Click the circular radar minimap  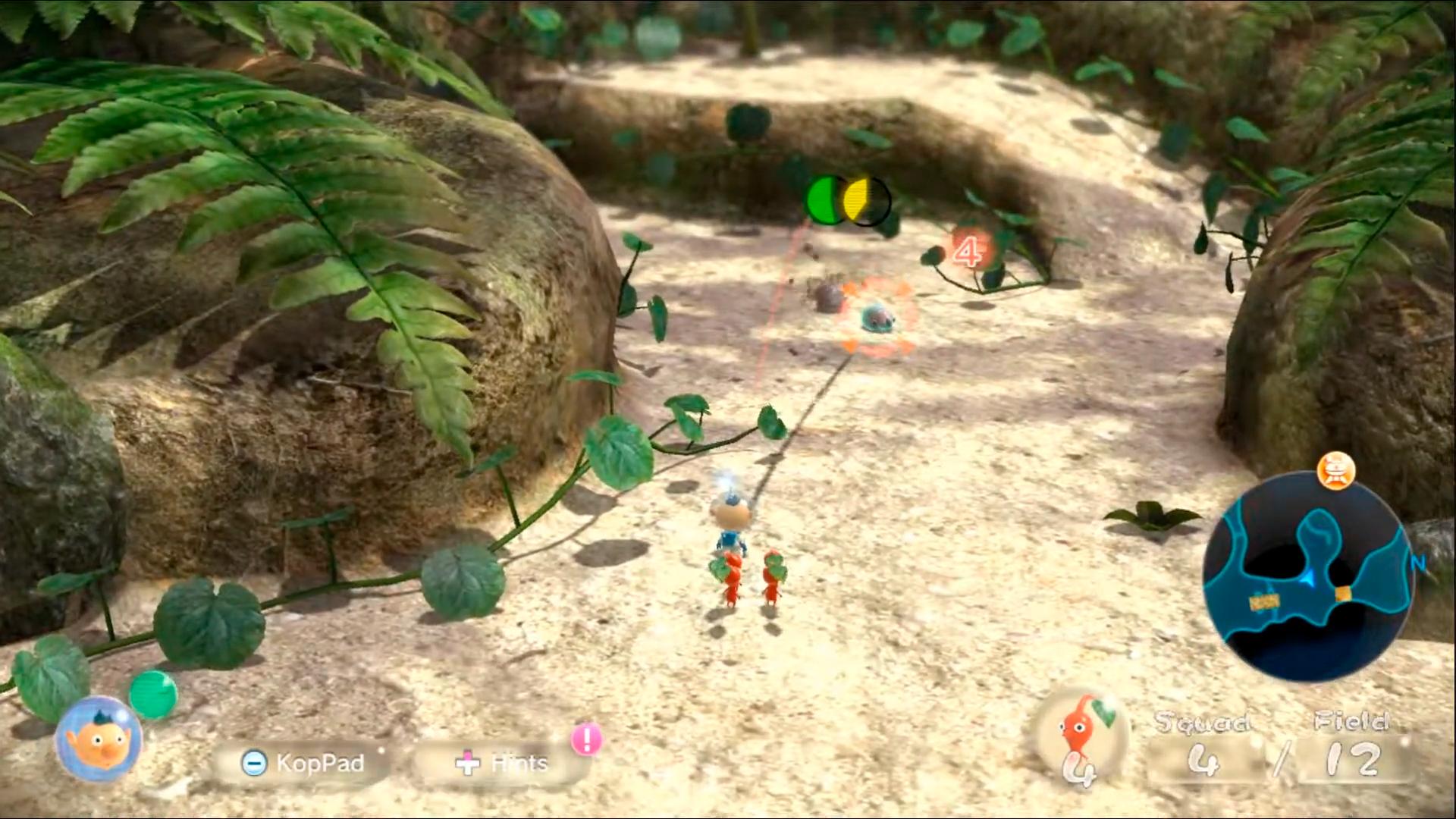1307,578
